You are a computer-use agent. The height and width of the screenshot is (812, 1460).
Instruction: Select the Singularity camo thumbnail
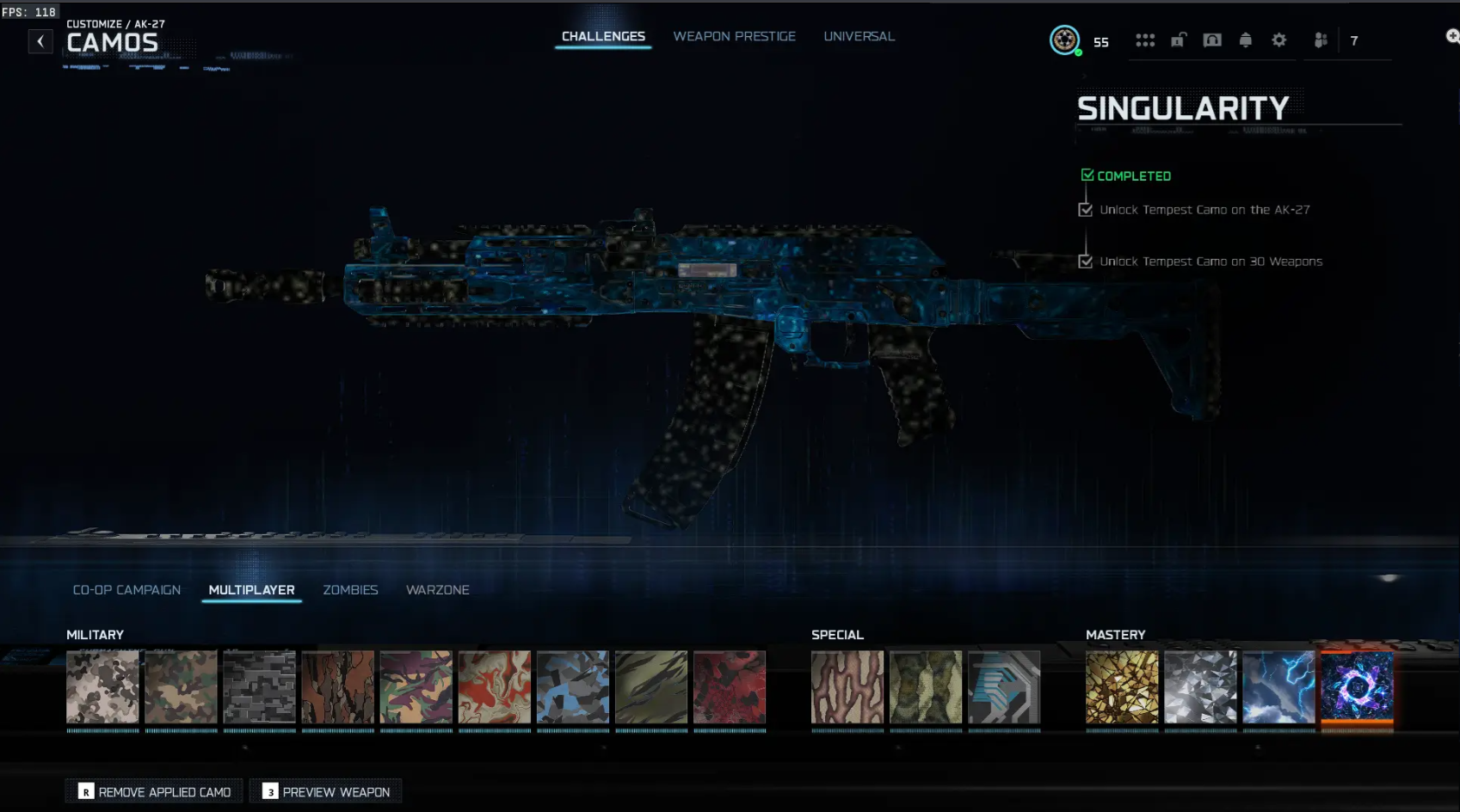tap(1358, 687)
